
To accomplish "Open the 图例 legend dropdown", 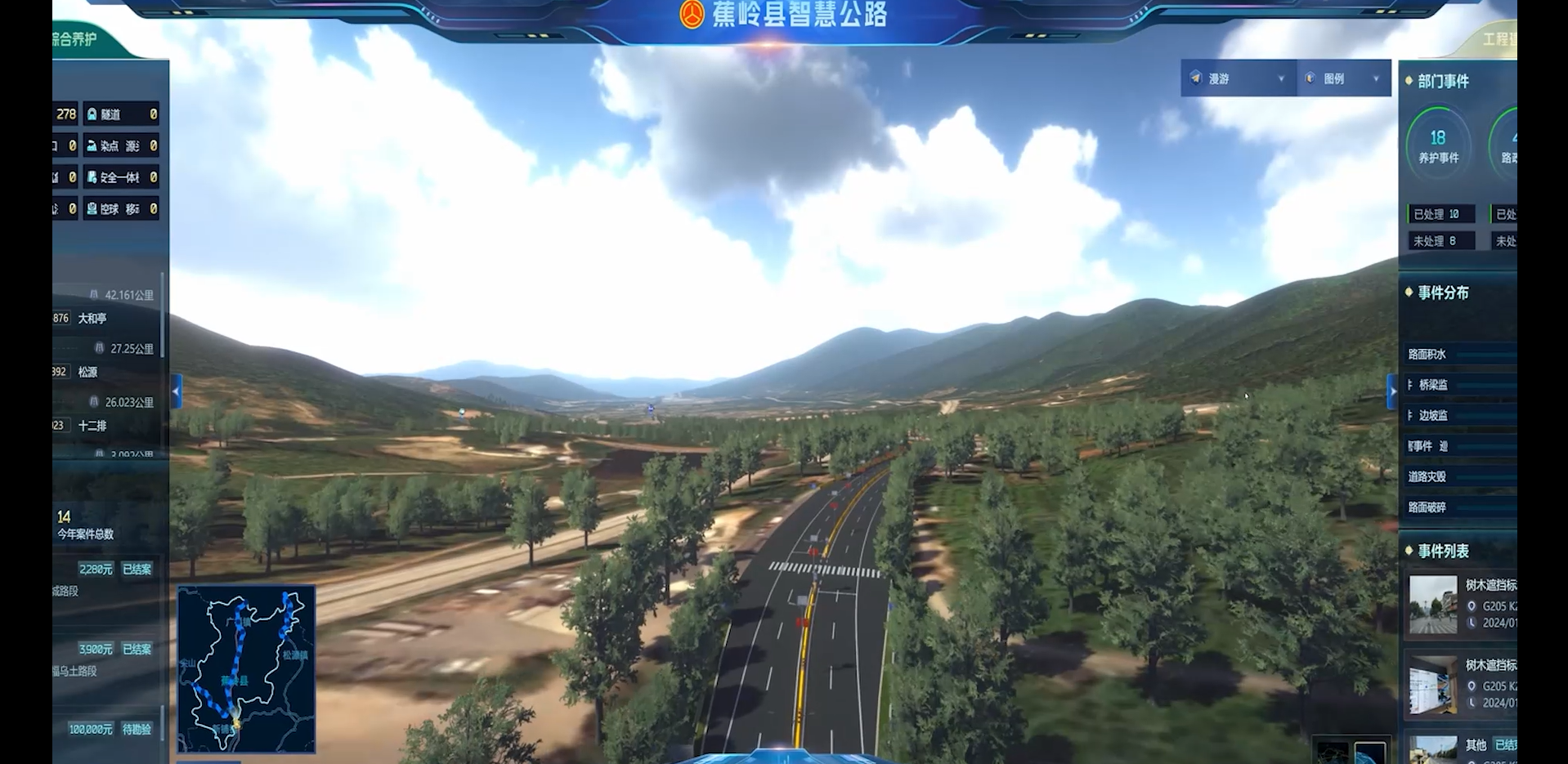I will pyautogui.click(x=1343, y=78).
